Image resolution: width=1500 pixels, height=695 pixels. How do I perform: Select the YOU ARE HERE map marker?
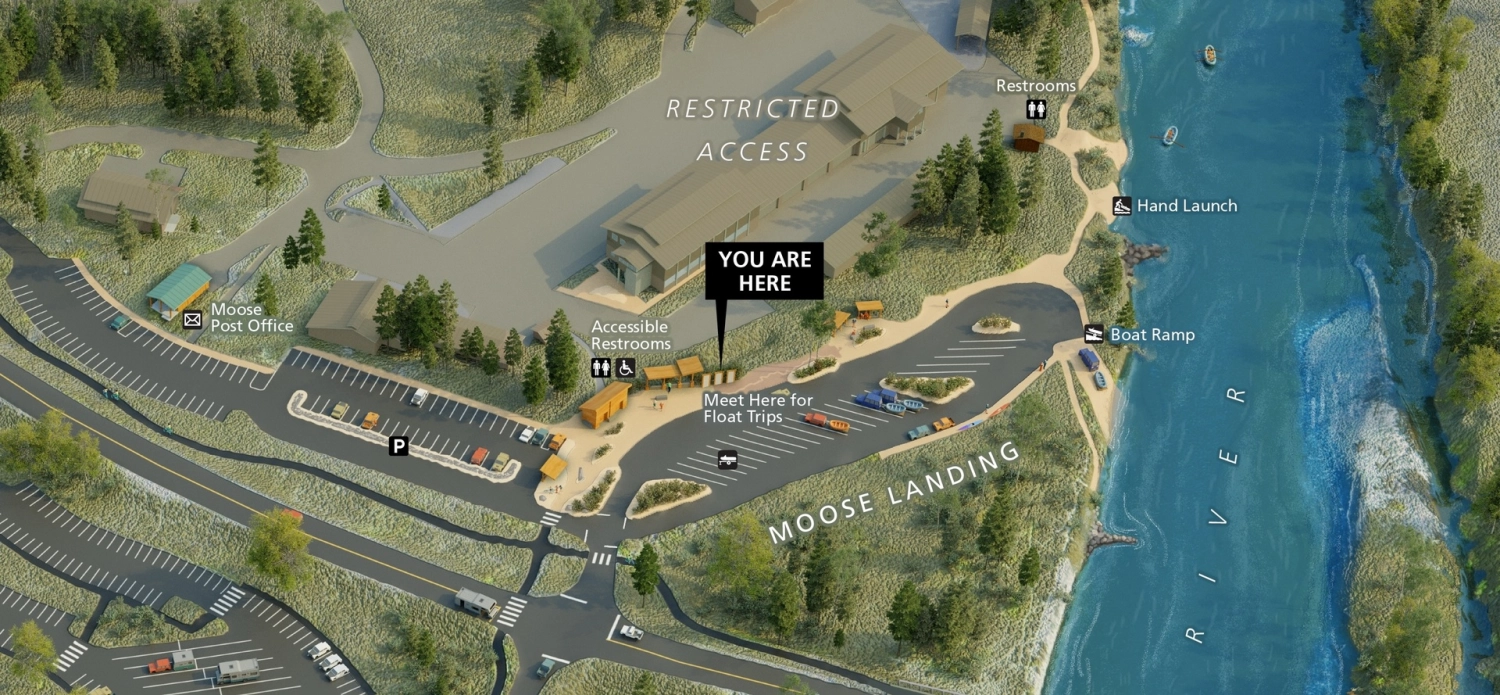point(764,271)
